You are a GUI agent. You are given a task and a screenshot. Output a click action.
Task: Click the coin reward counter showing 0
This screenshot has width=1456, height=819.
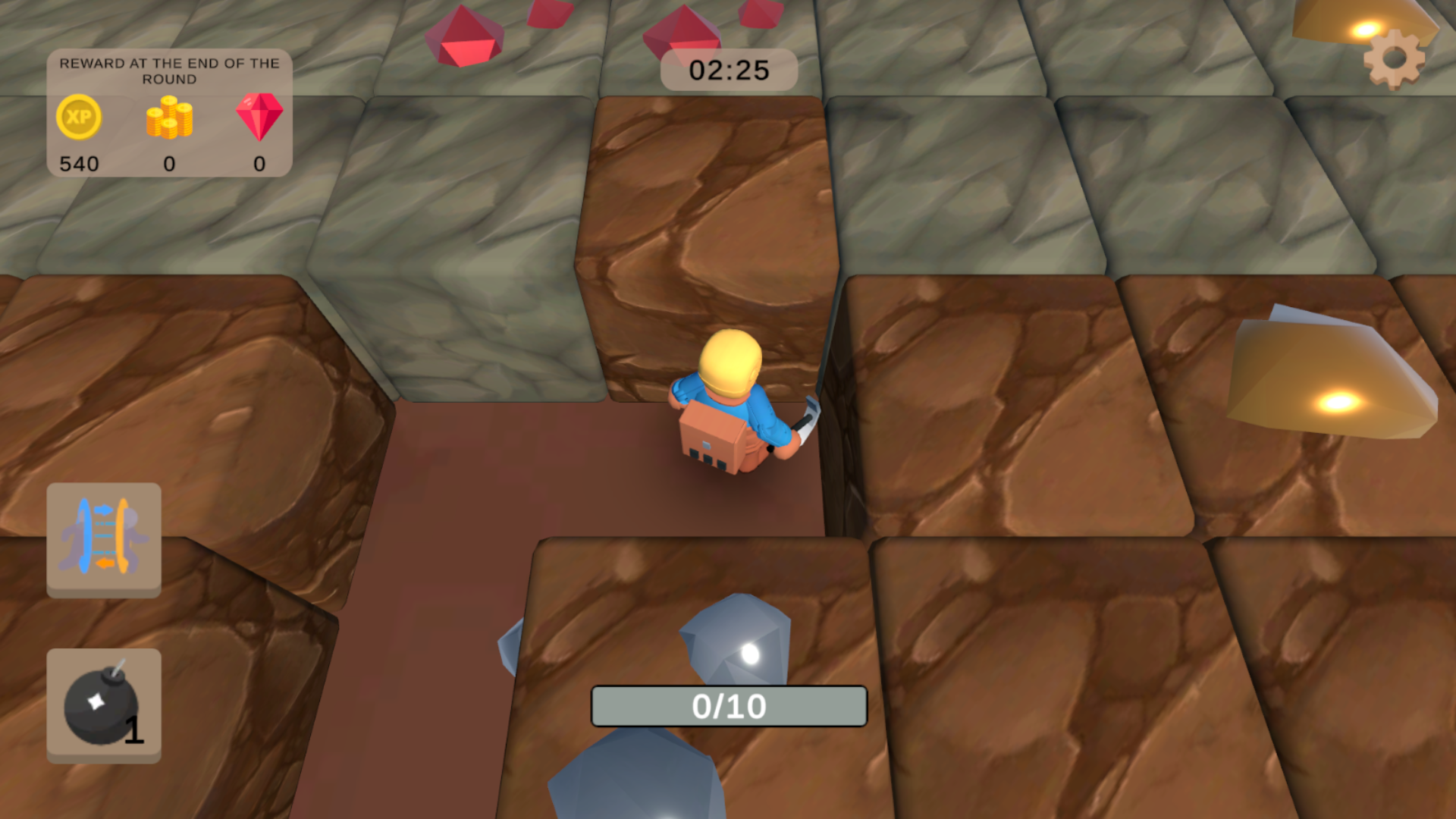click(x=168, y=162)
